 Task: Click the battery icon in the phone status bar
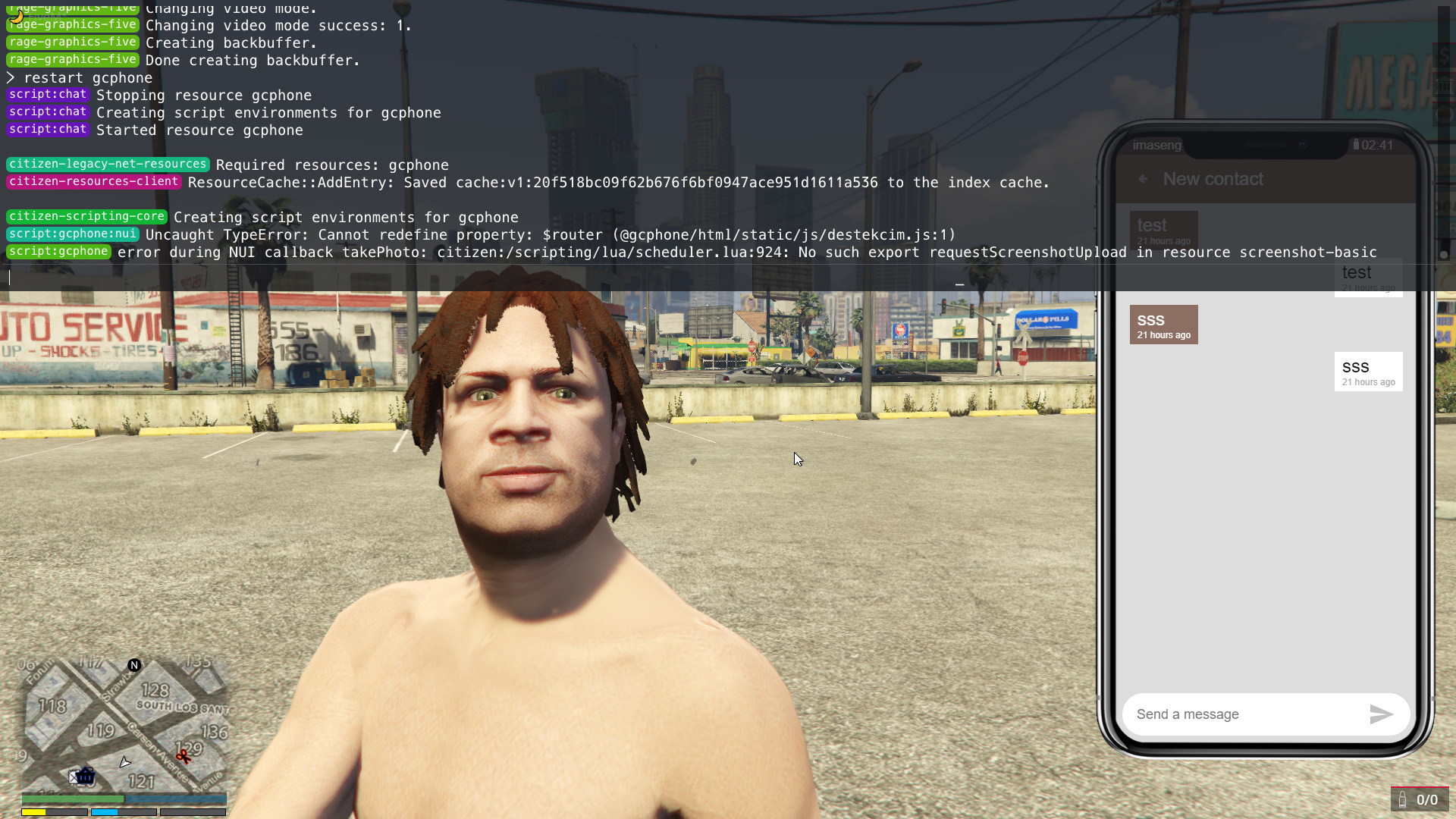click(1357, 145)
